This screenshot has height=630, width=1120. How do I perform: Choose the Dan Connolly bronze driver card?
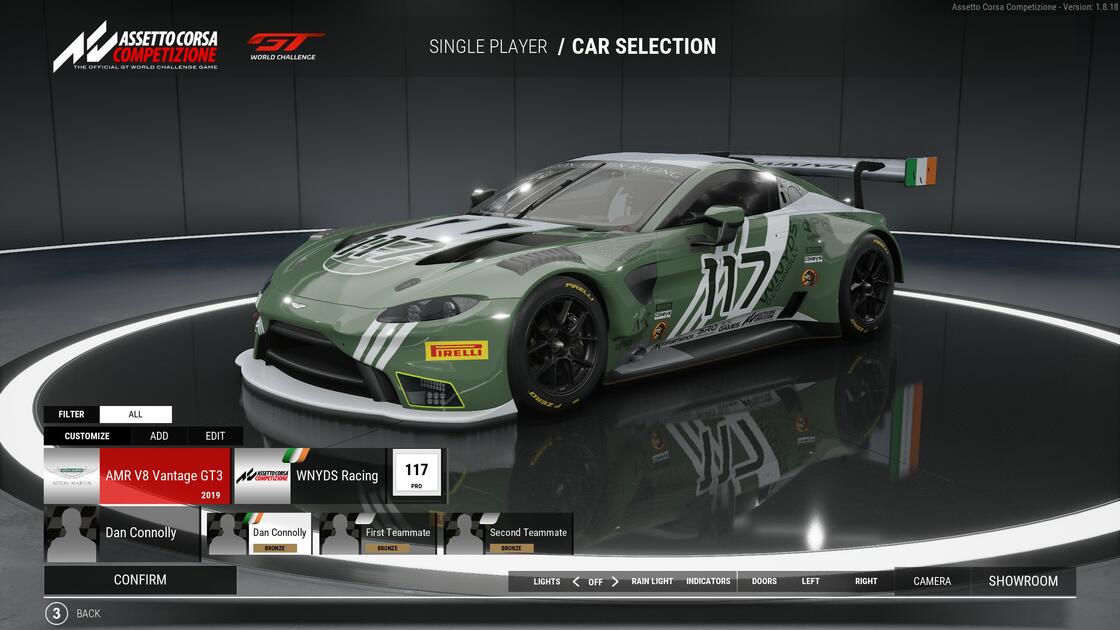259,534
